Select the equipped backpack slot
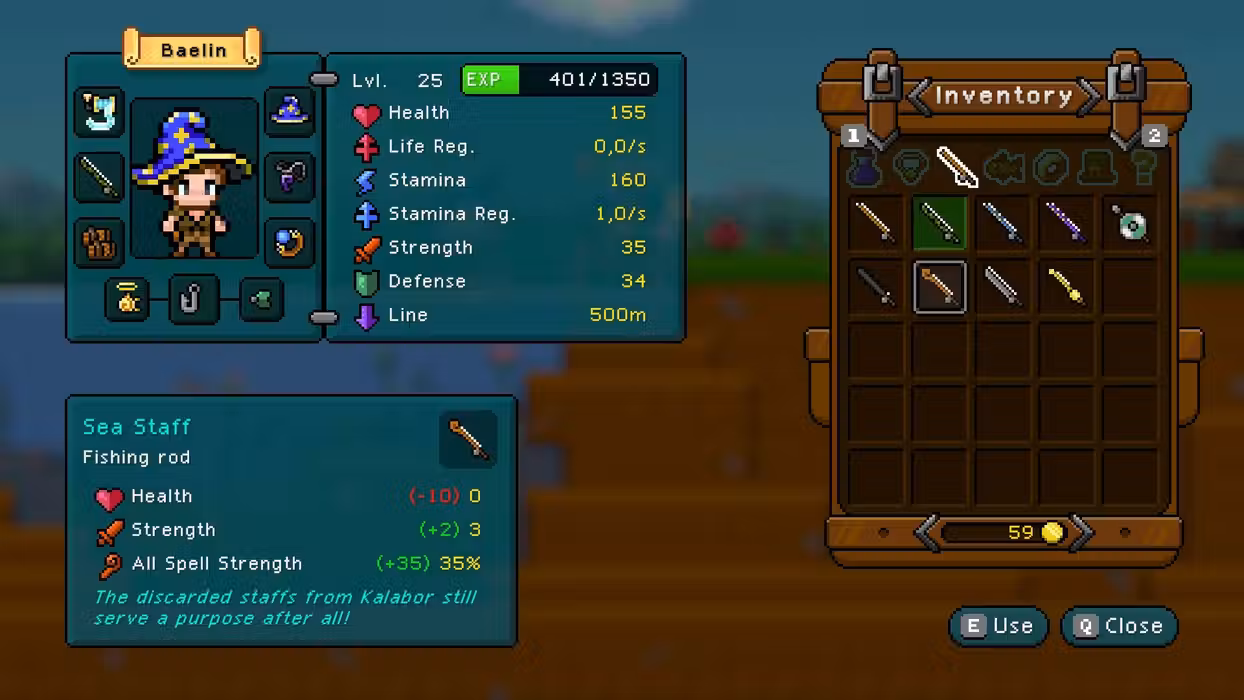The image size is (1244, 700). pyautogui.click(x=99, y=242)
